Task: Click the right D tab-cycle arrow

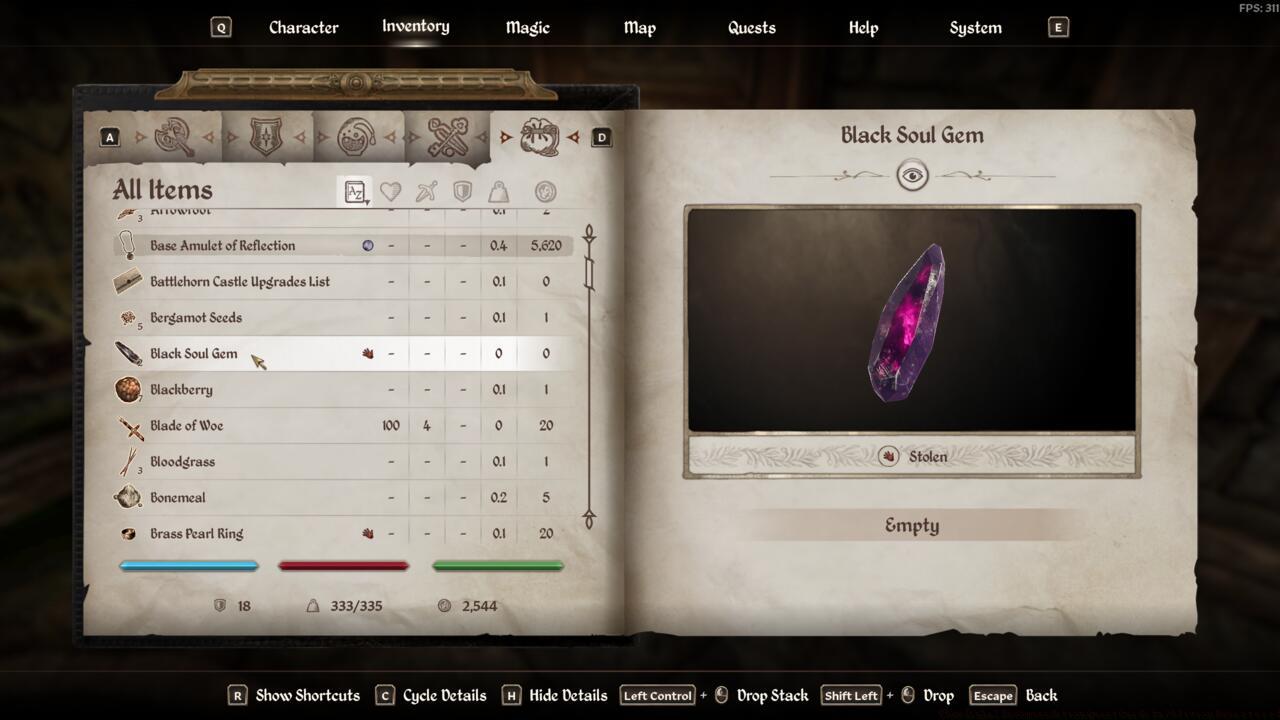Action: 601,135
